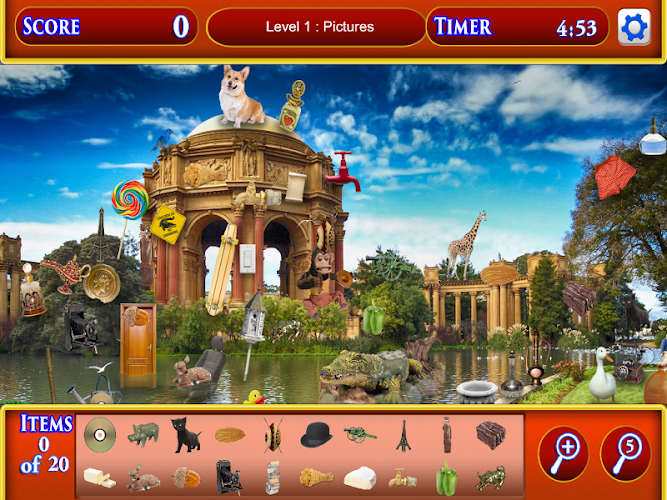Select the white cheese wedge thumbnail

(x=360, y=478)
